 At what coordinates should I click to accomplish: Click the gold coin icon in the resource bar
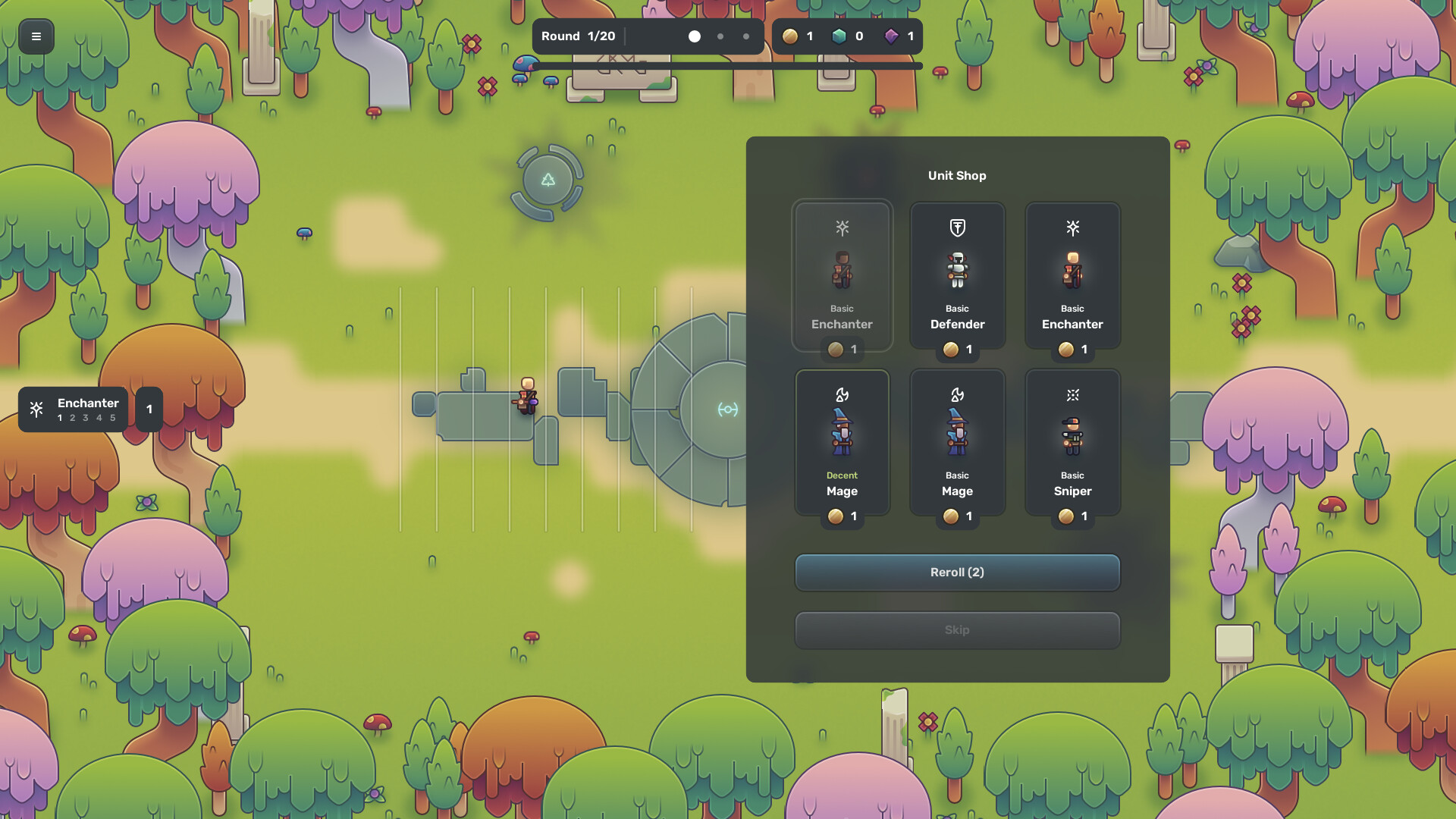(x=791, y=36)
